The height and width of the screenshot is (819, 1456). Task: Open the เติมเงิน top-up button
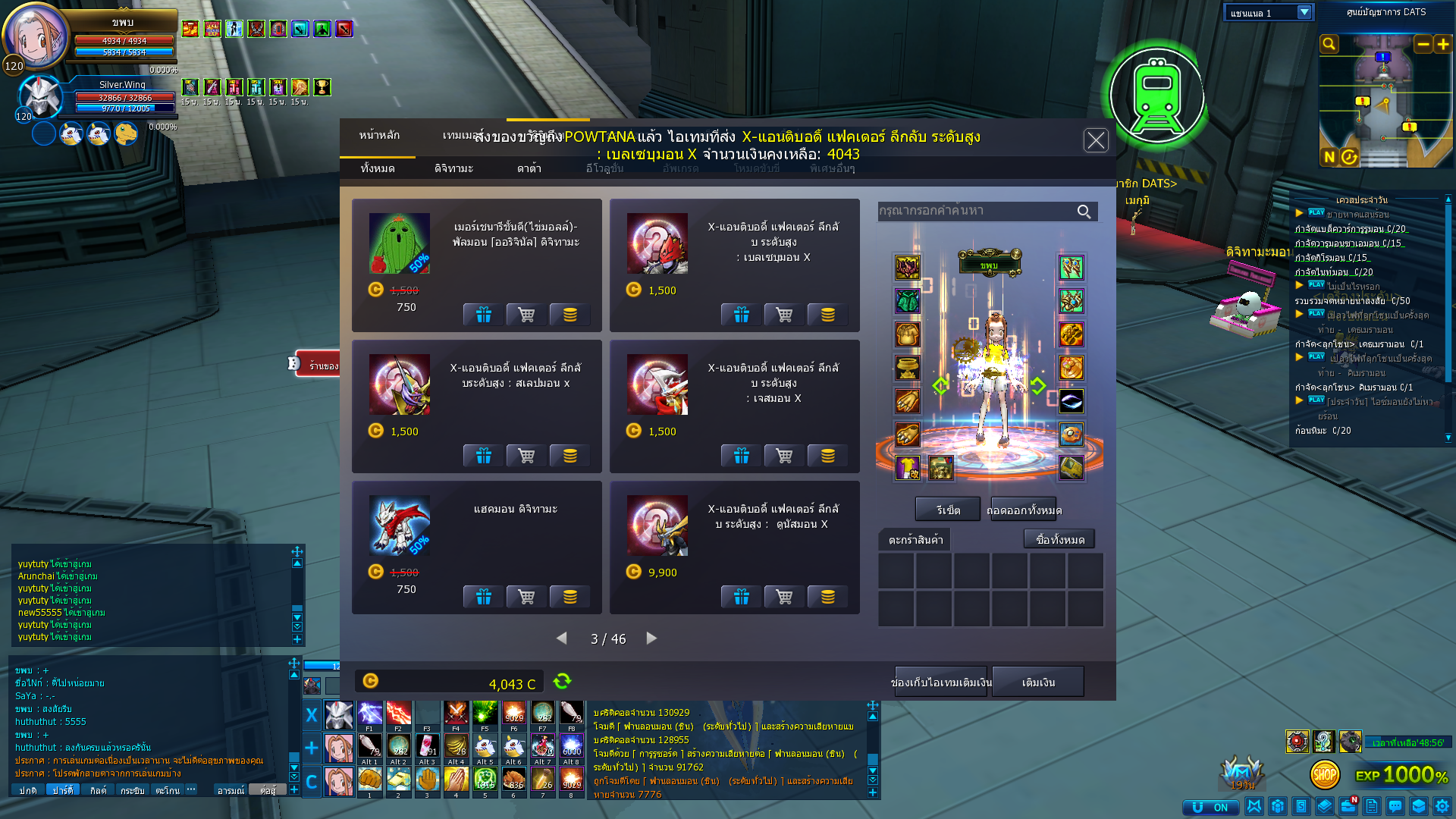click(x=1038, y=682)
